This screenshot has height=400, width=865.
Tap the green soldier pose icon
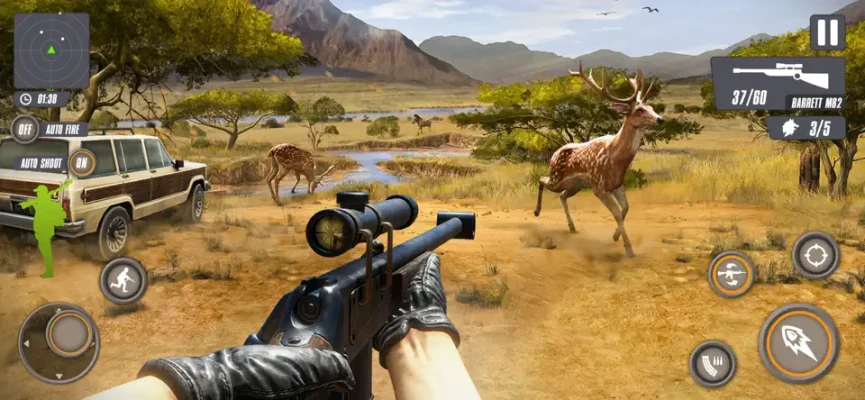(x=43, y=225)
